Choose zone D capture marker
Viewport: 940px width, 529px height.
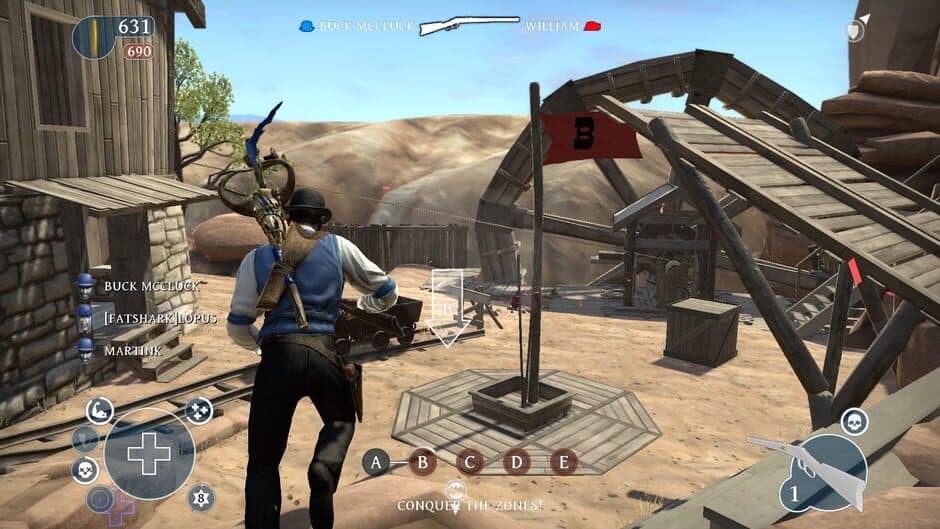[517, 462]
